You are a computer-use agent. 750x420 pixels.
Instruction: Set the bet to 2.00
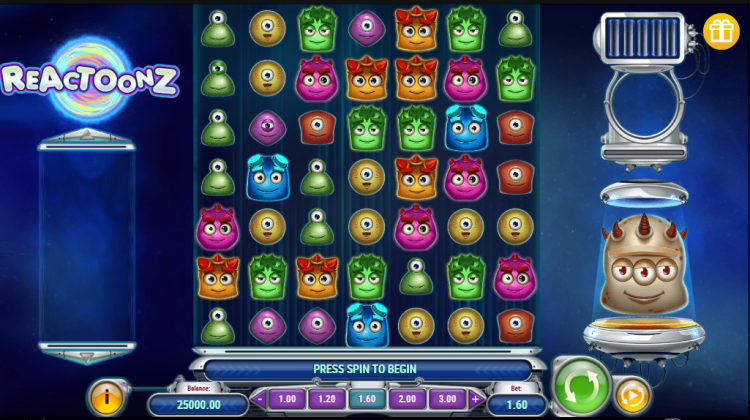(x=407, y=398)
